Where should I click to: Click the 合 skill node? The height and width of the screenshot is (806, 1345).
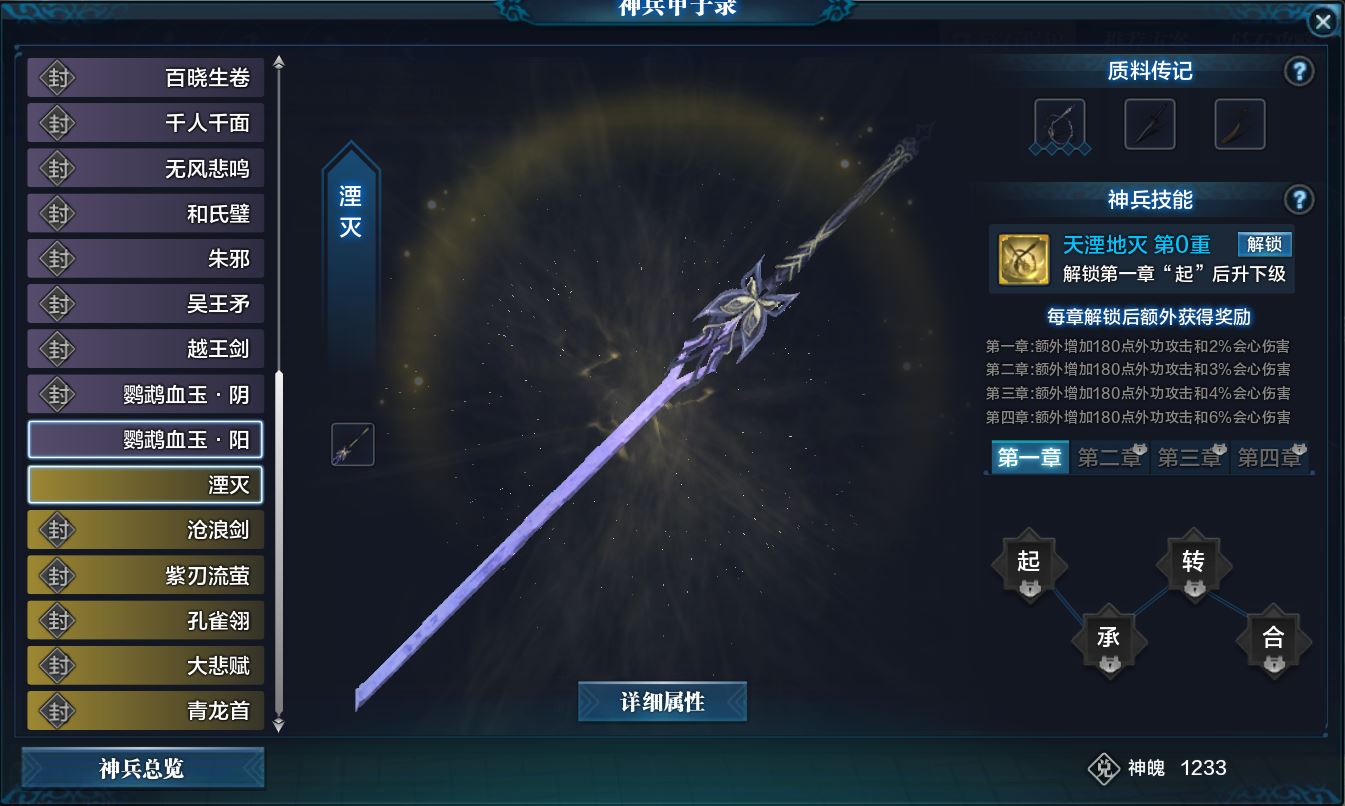click(1273, 640)
